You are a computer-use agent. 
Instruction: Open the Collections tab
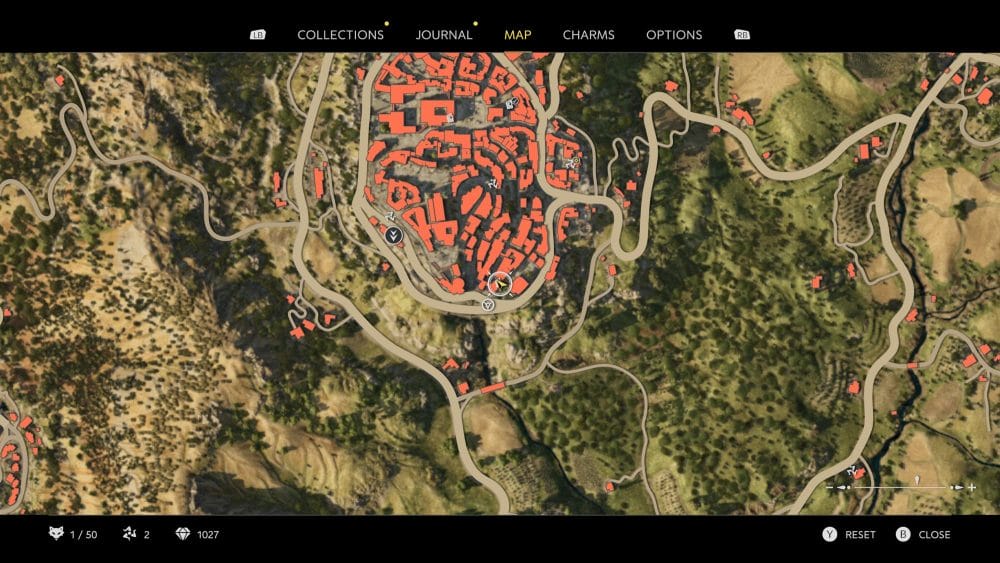click(x=340, y=35)
